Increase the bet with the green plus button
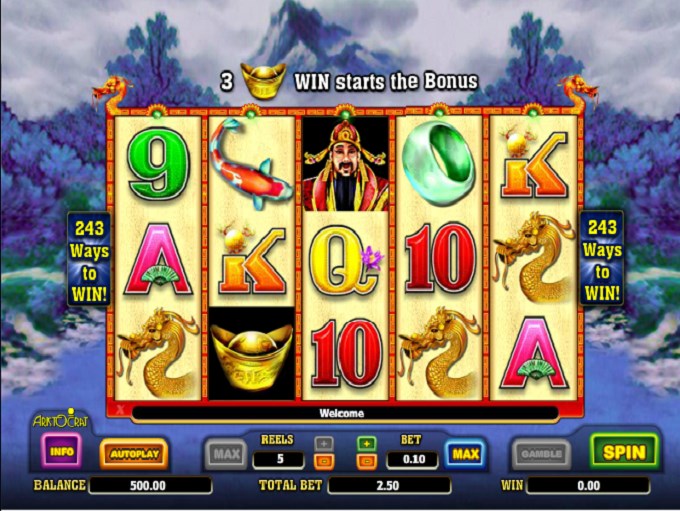Image resolution: width=680 pixels, height=511 pixels. pos(366,442)
